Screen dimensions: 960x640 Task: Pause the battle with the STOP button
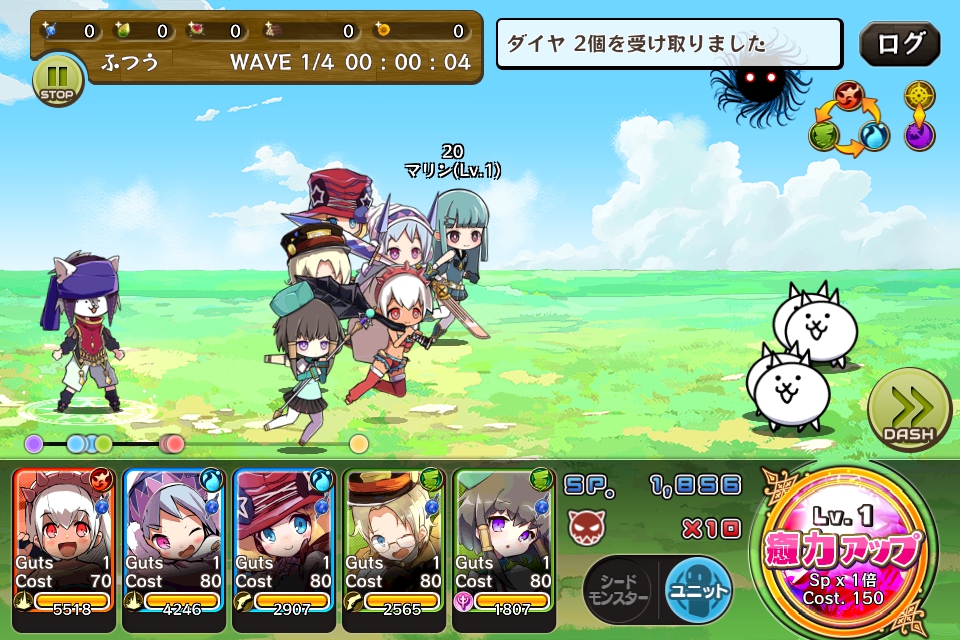tap(58, 80)
